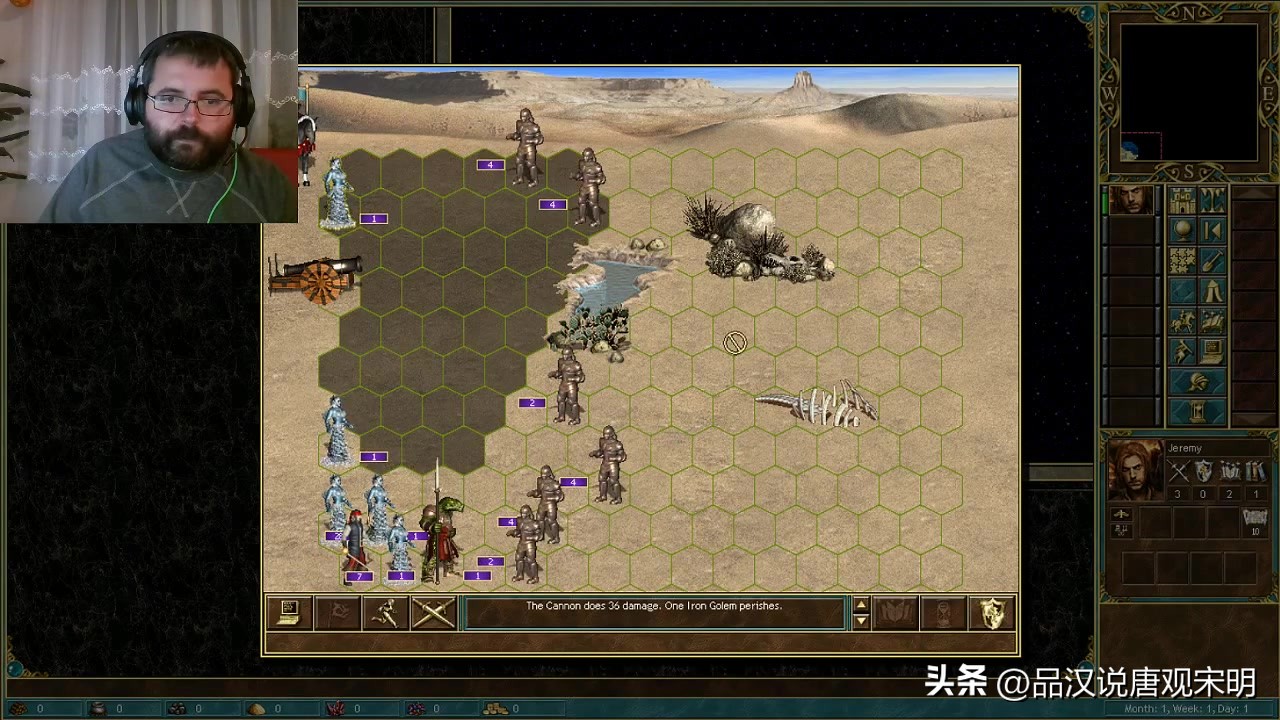Image resolution: width=1280 pixels, height=720 pixels.
Task: Surrender using the flag icon
Action: (337, 610)
